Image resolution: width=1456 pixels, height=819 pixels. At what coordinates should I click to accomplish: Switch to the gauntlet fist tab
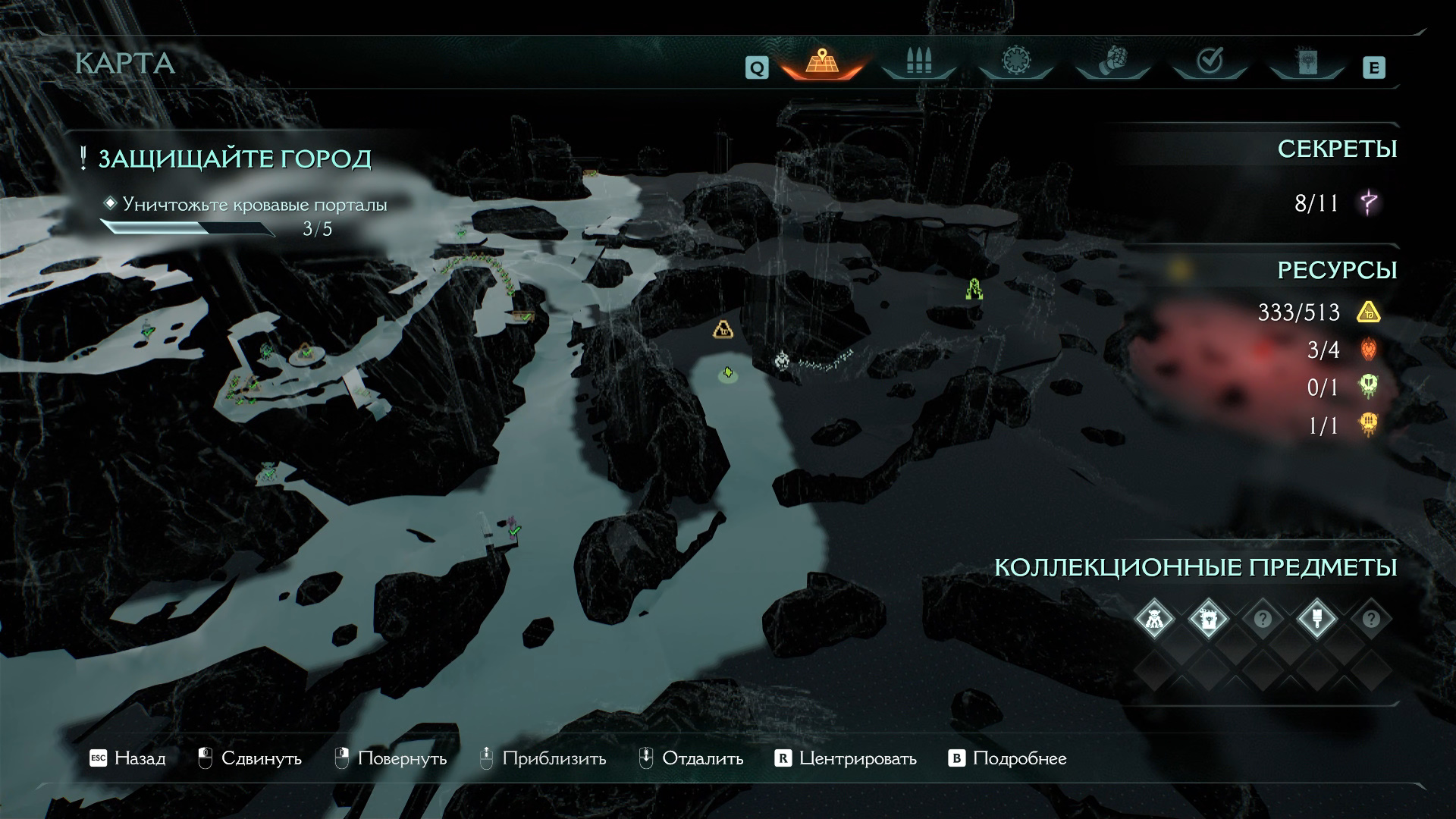[x=1112, y=61]
